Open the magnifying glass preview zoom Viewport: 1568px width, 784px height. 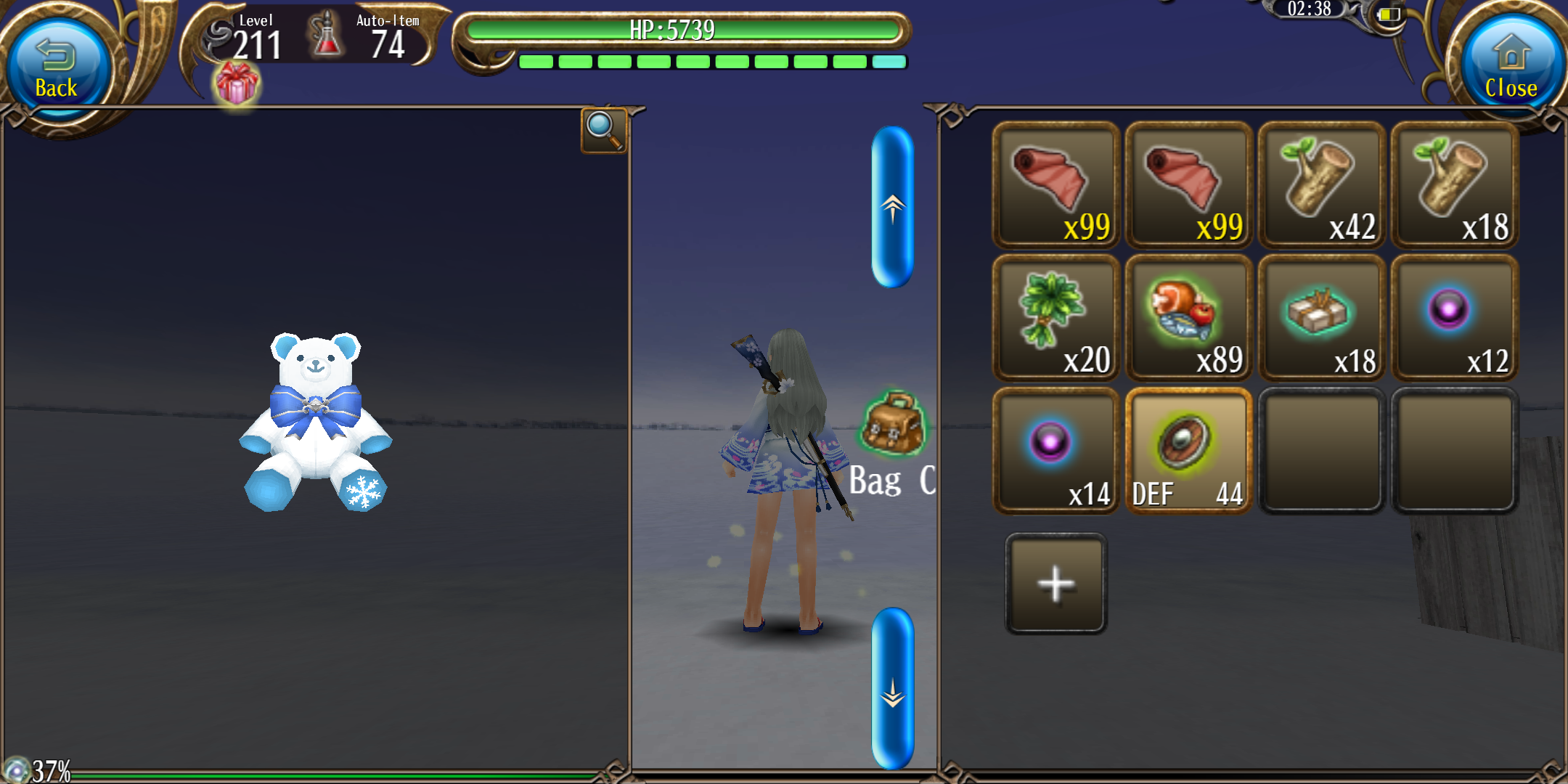click(603, 130)
